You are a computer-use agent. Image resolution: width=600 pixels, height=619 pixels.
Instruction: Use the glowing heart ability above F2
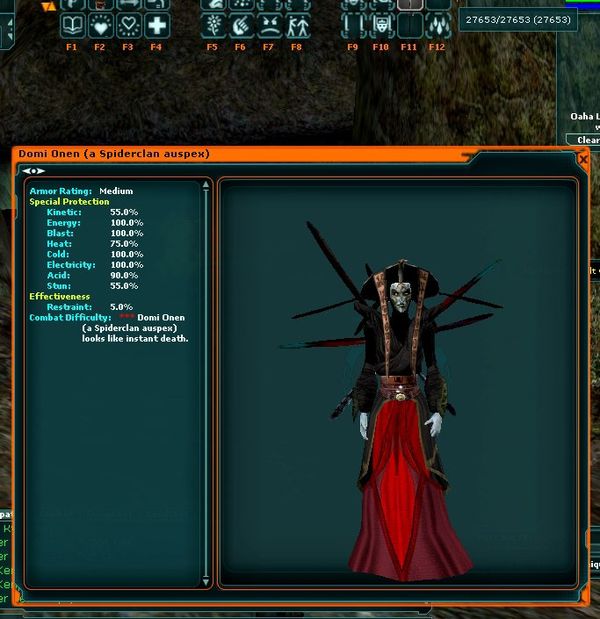(x=100, y=25)
